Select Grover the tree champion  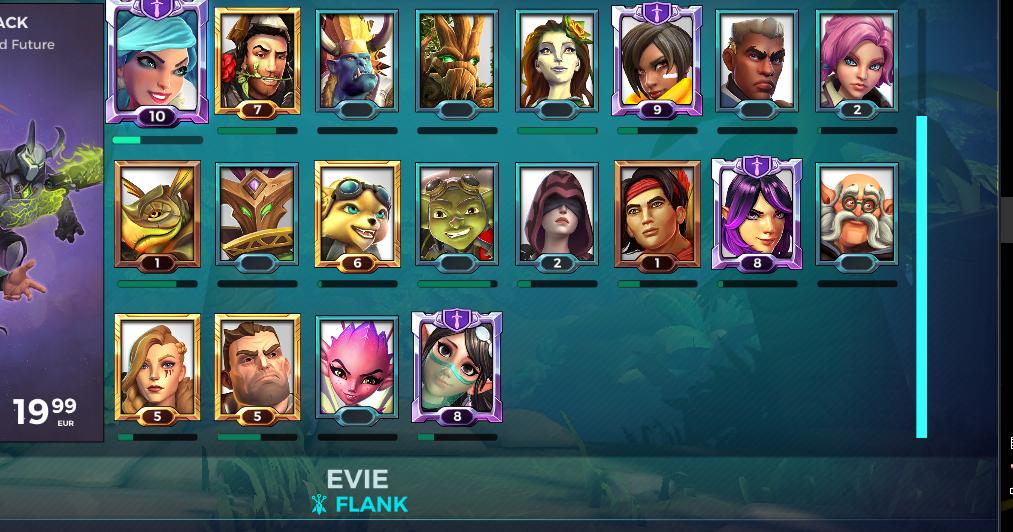click(x=457, y=60)
